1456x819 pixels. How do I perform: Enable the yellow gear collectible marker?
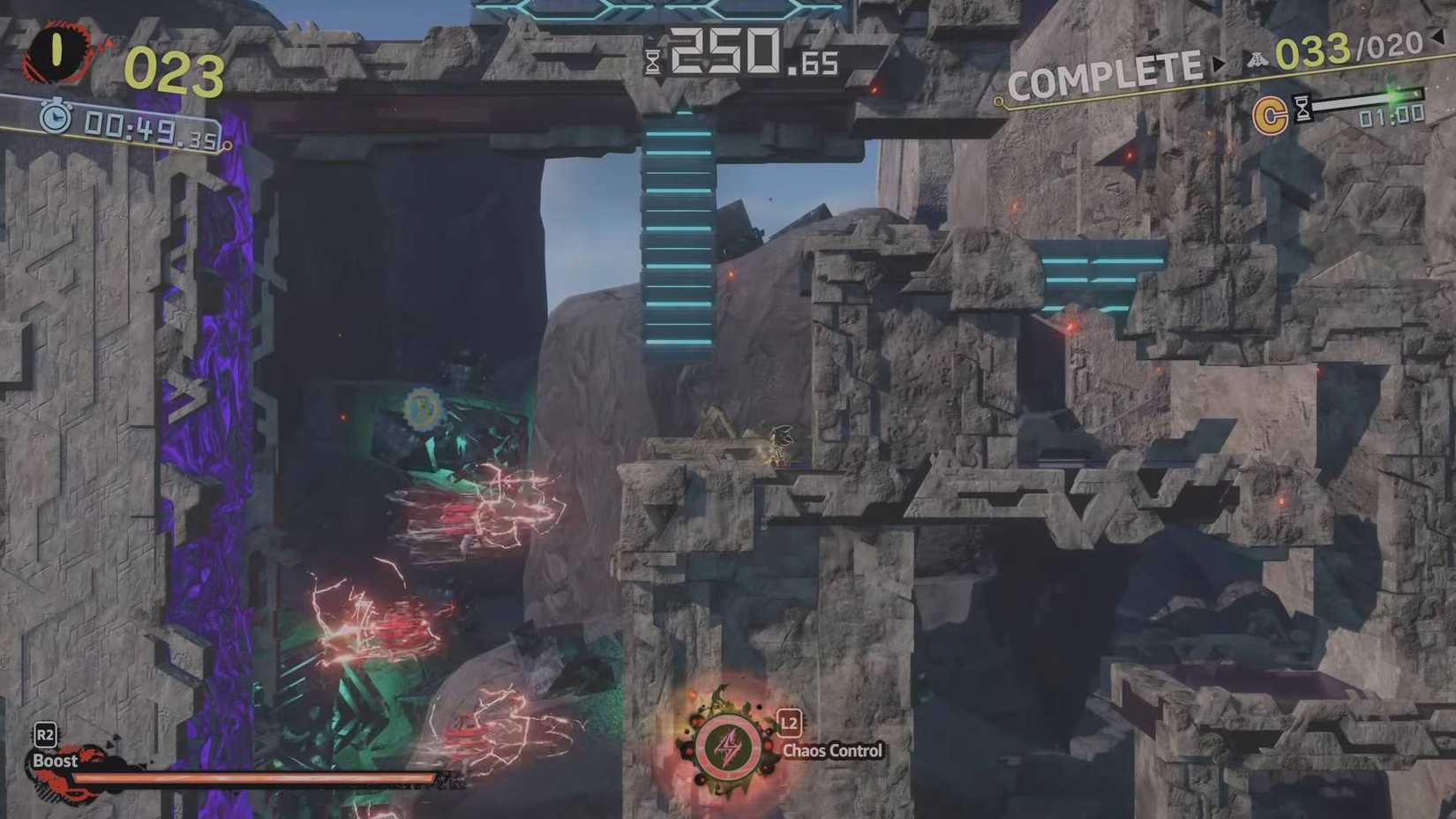point(421,408)
